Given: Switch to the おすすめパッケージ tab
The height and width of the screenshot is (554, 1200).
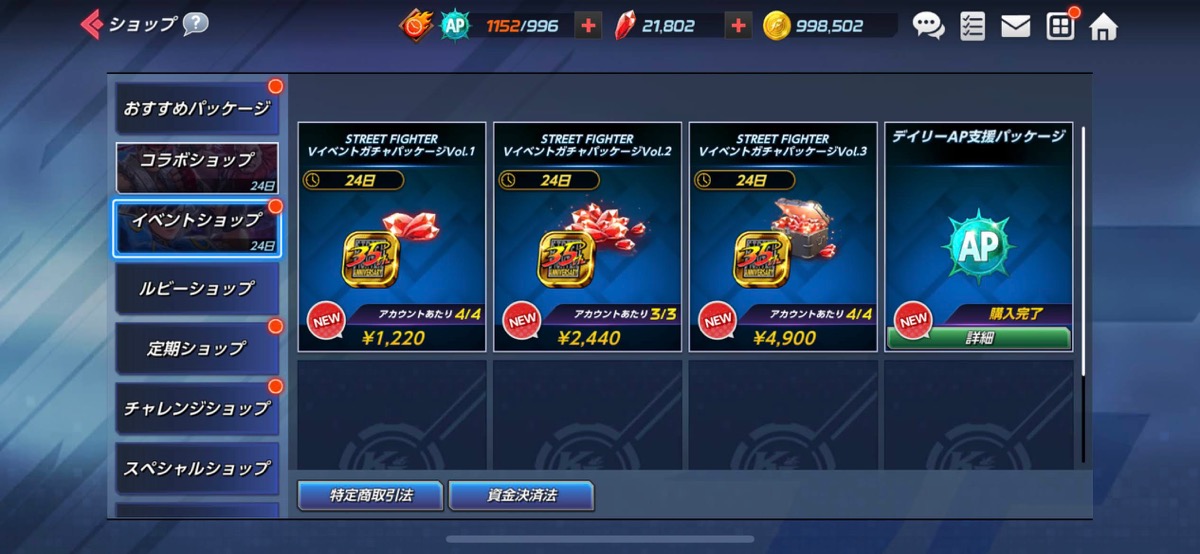Looking at the screenshot, I should (x=197, y=109).
